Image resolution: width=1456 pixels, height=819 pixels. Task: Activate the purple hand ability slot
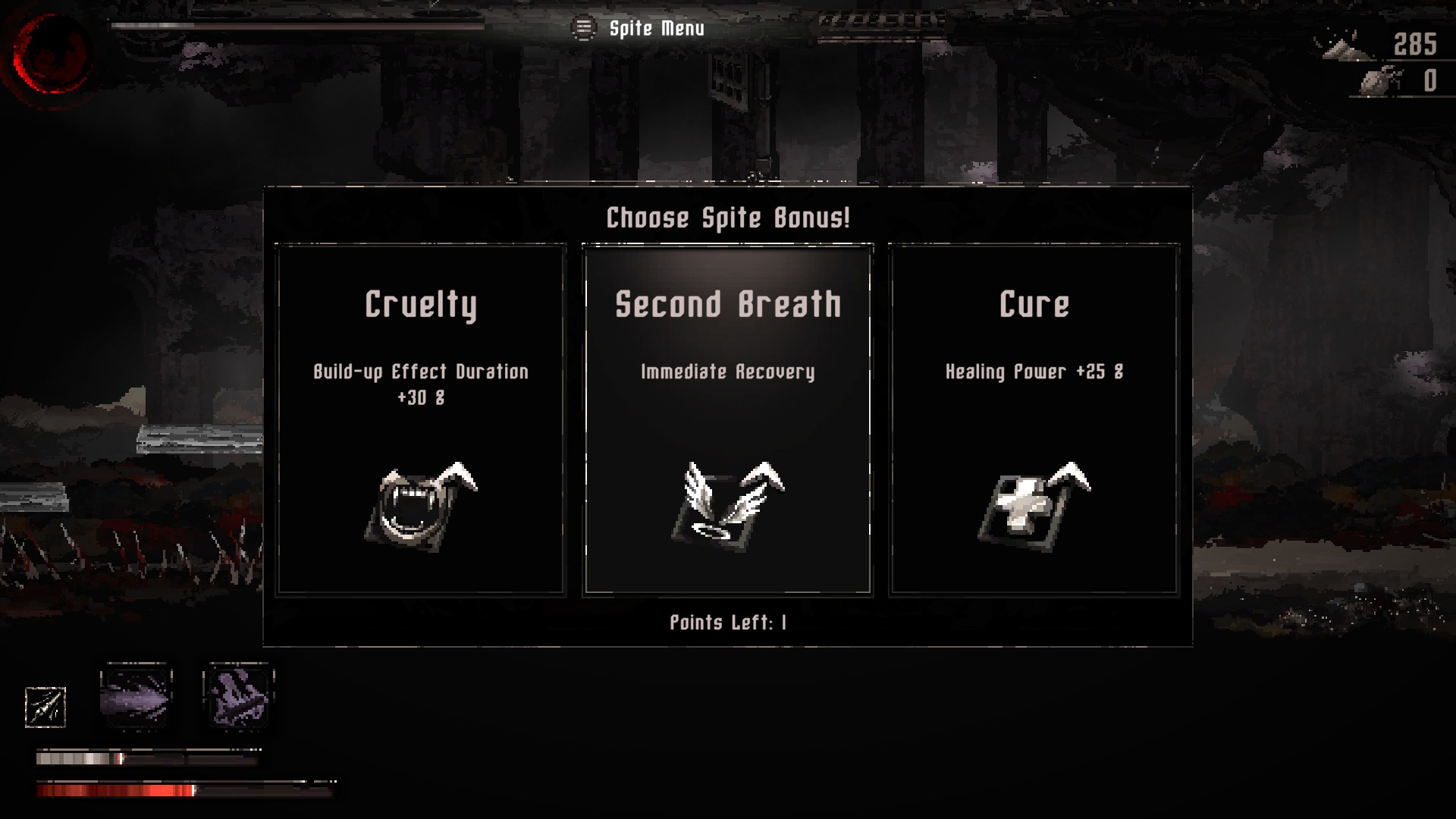pyautogui.click(x=238, y=696)
